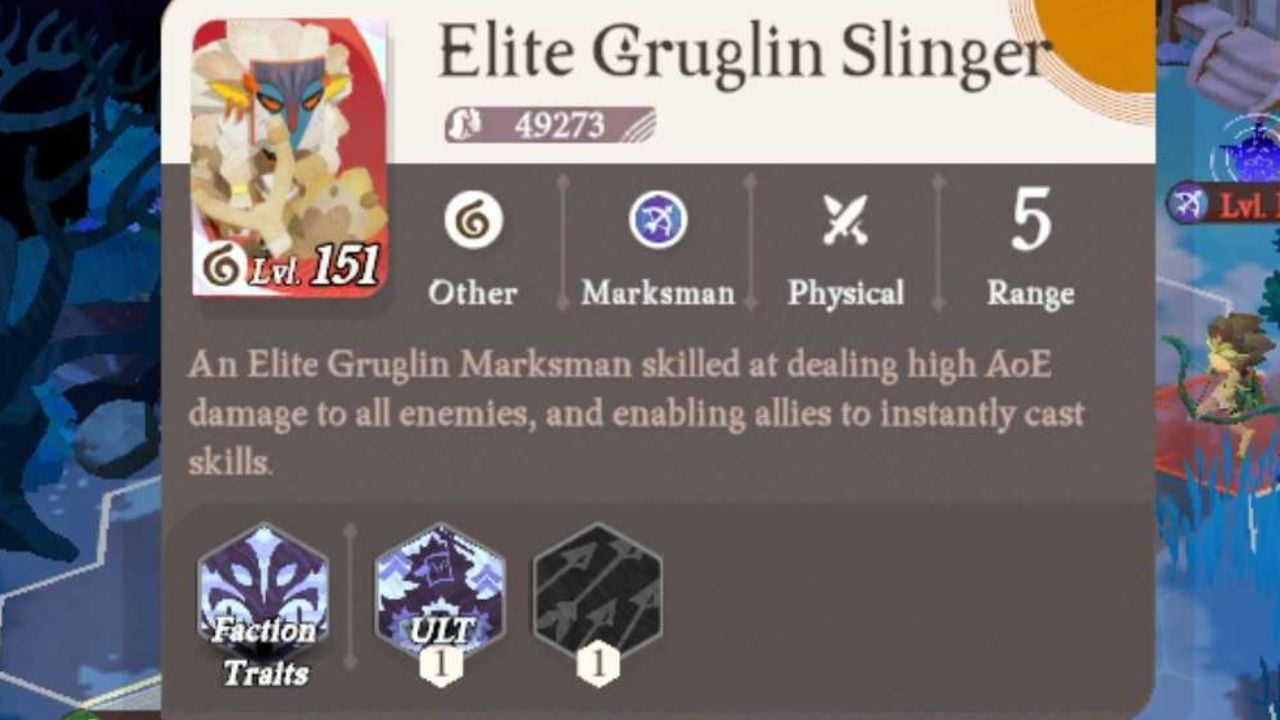Click the Marksman class bow icon
Viewport: 1280px width, 720px height.
click(657, 221)
